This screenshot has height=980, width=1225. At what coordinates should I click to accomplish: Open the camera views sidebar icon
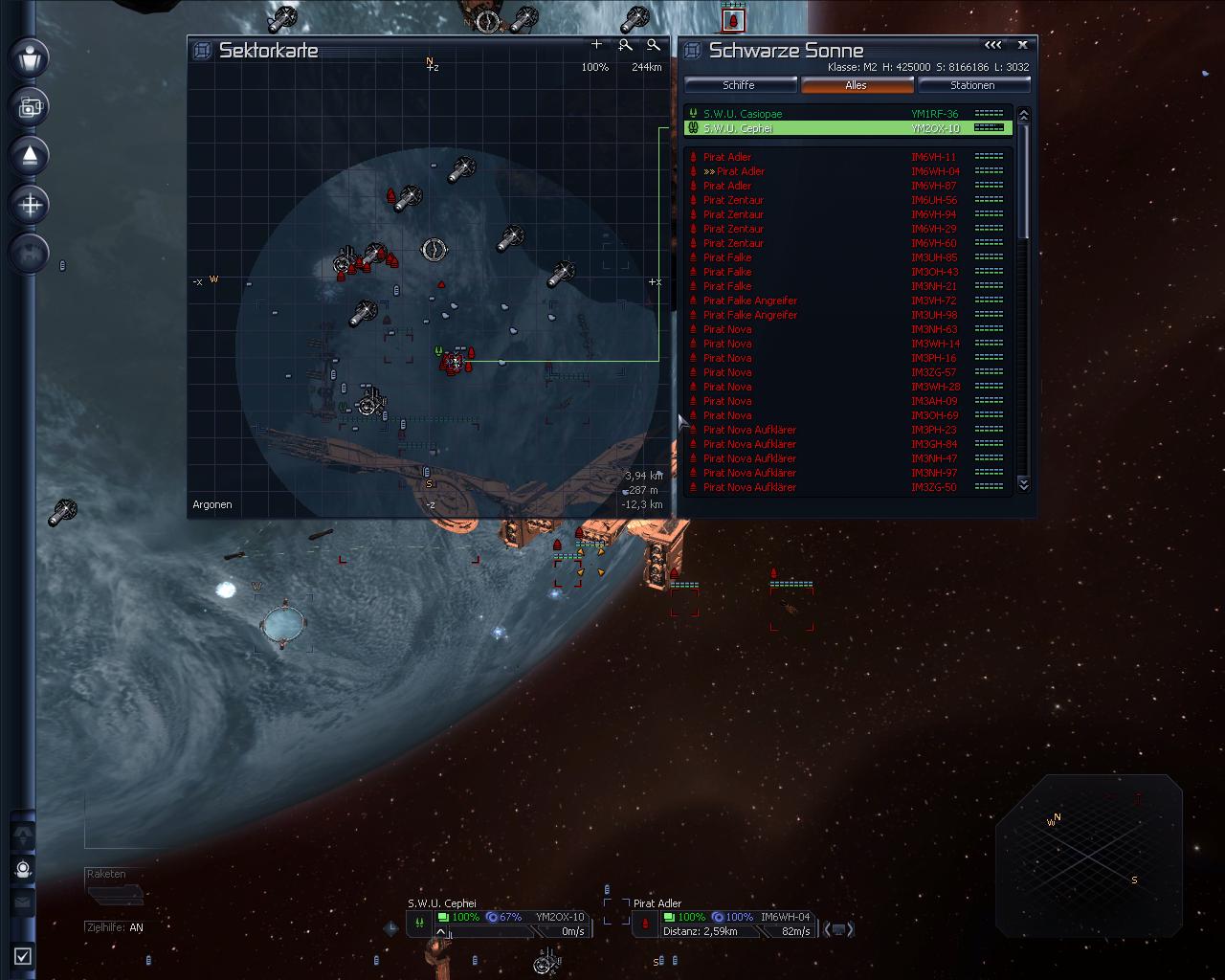click(30, 106)
